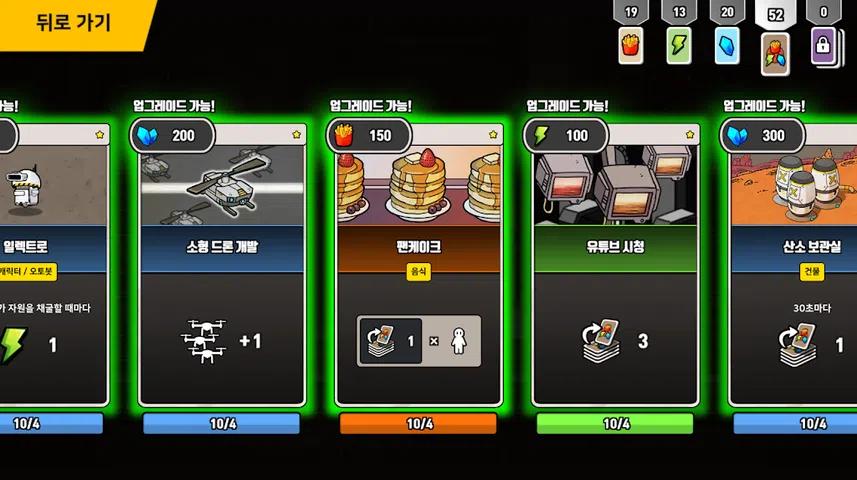Click the french fries resource icon
The height and width of the screenshot is (480, 857).
[630, 45]
